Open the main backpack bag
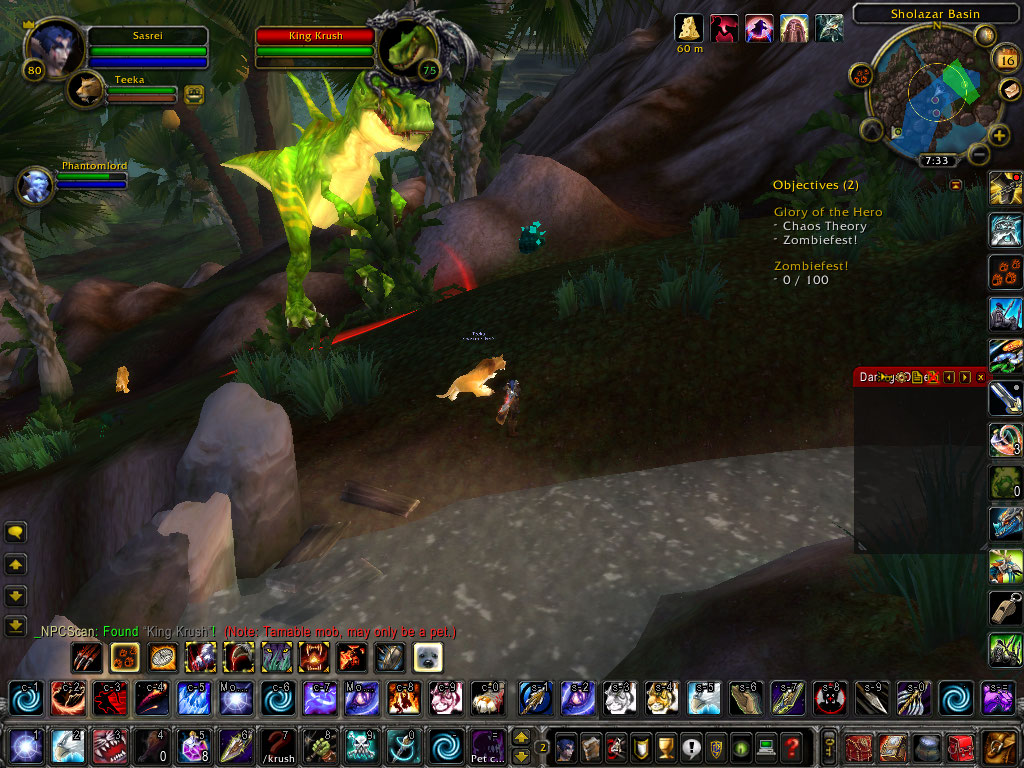 pos(999,747)
